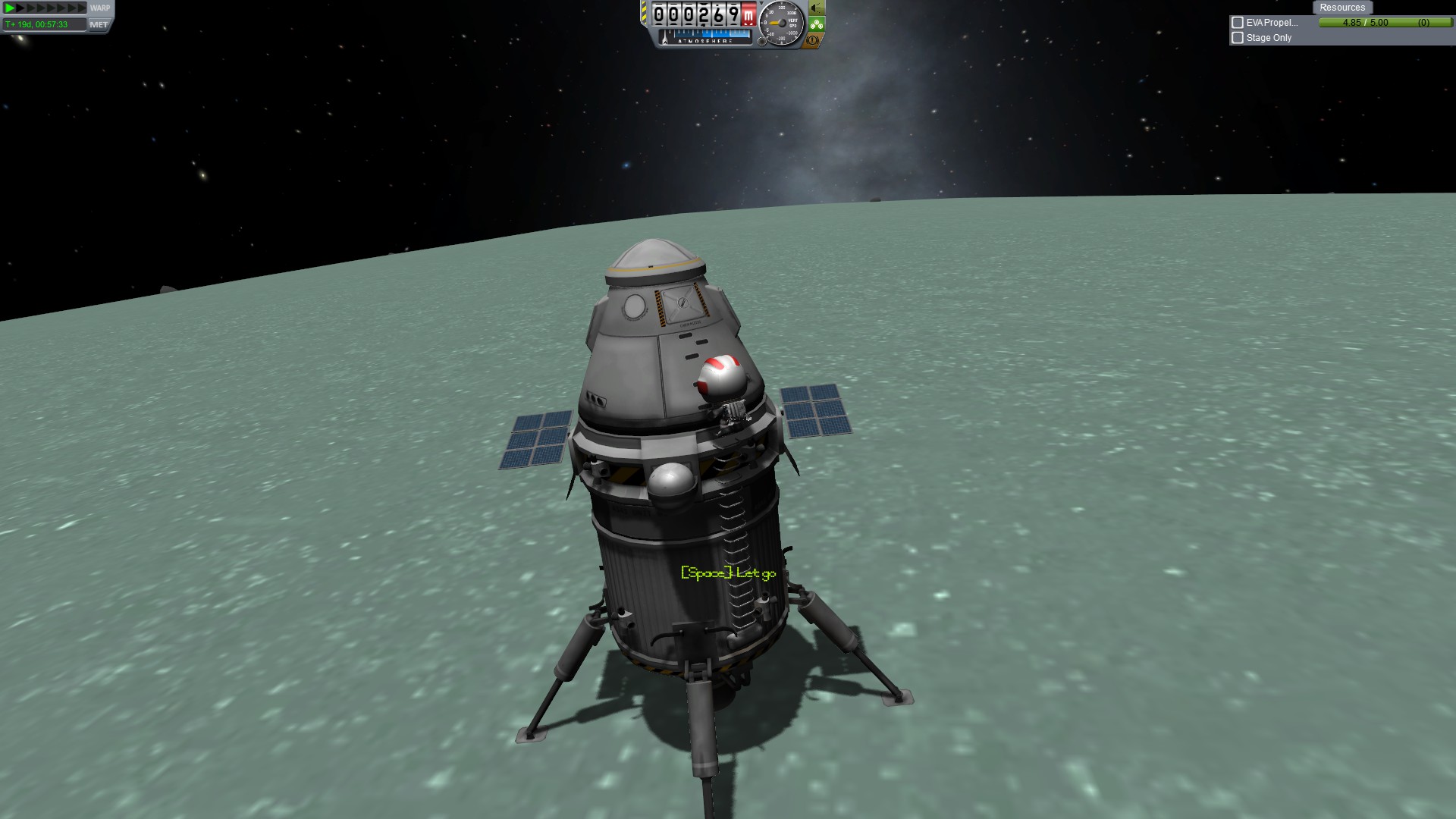Click the red altimeter mode 'm' indicator
This screenshot has width=1456, height=819.
click(748, 14)
